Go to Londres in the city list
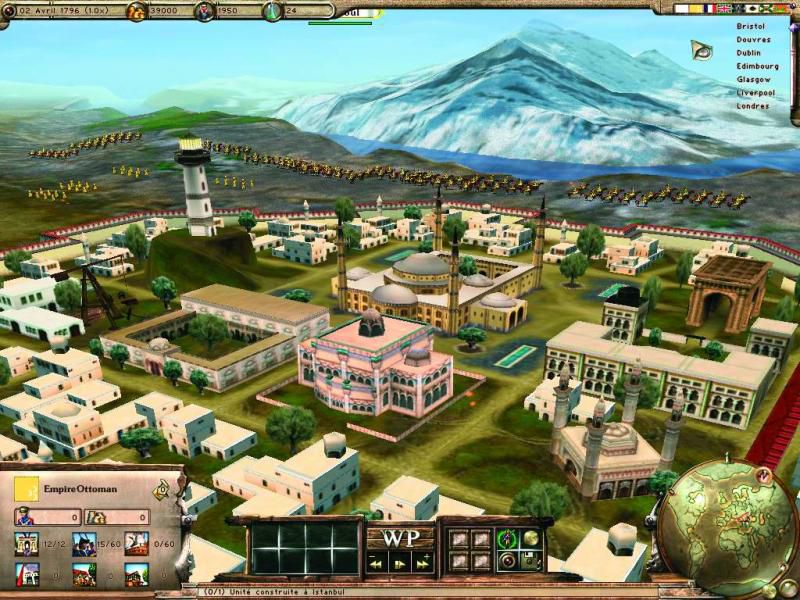 click(x=753, y=106)
